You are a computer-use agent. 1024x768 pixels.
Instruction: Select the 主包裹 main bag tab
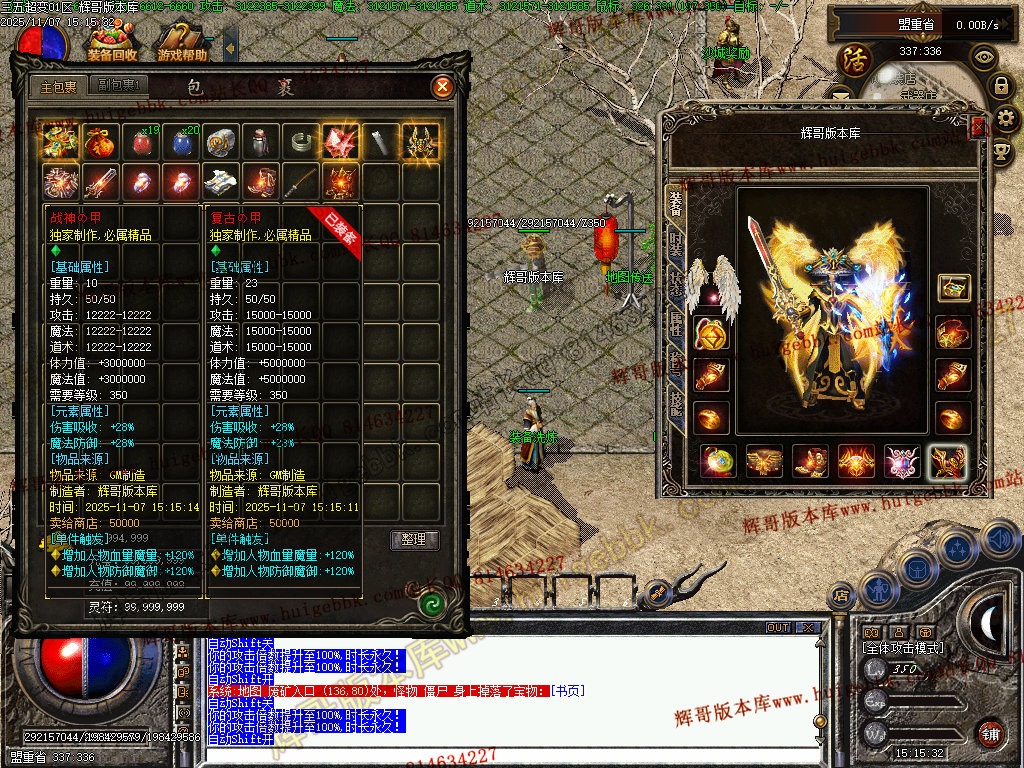58,86
